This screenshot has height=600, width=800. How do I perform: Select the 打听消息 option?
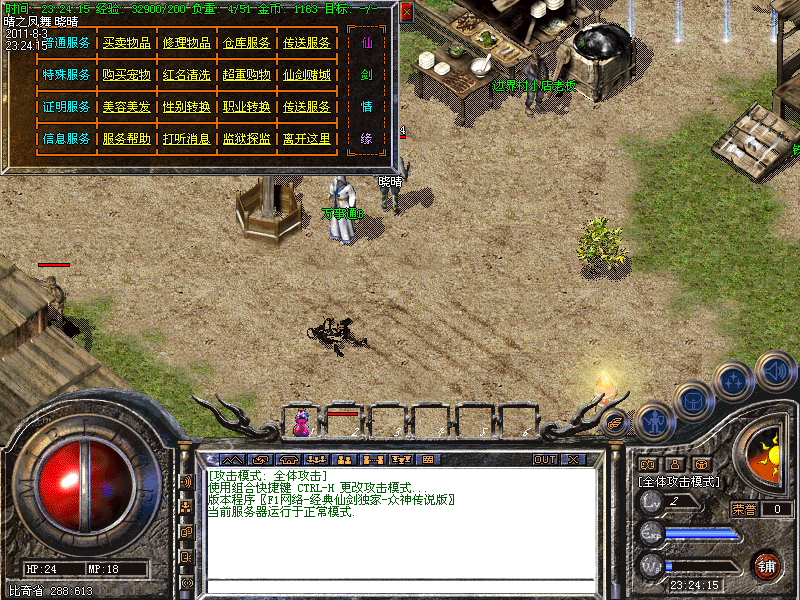coord(186,139)
